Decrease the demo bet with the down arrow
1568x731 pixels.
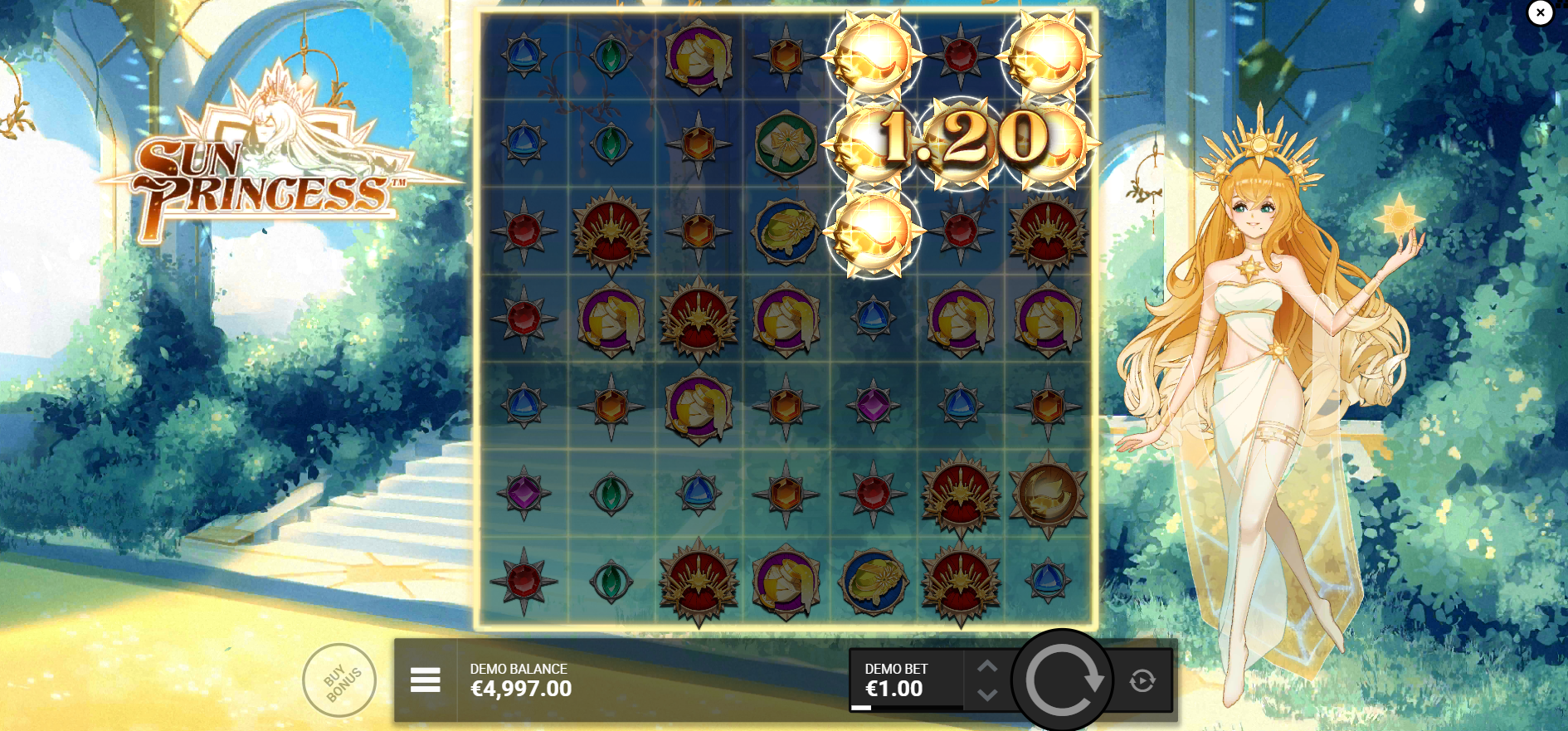(987, 695)
